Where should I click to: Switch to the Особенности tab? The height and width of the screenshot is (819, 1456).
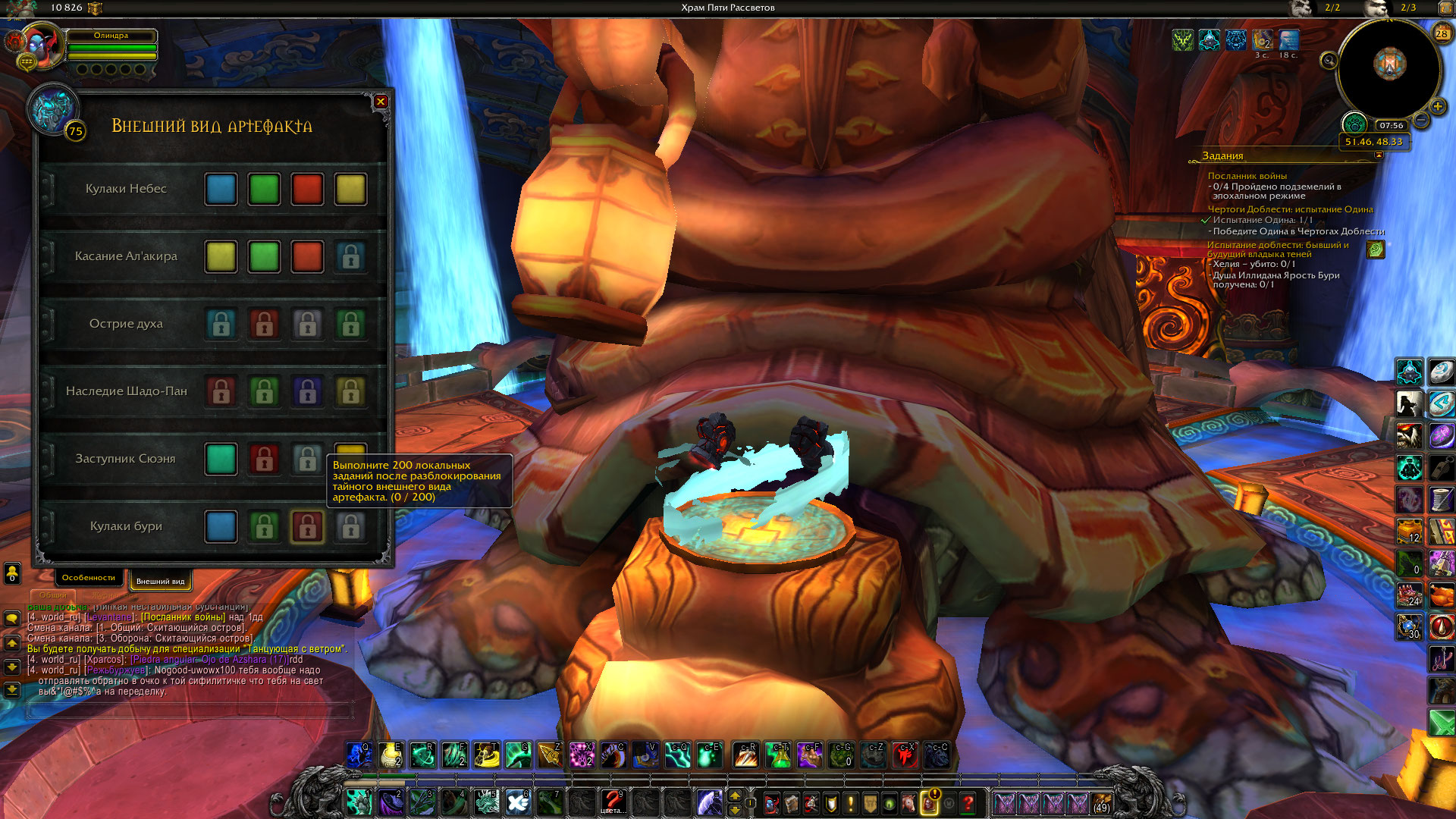89,578
